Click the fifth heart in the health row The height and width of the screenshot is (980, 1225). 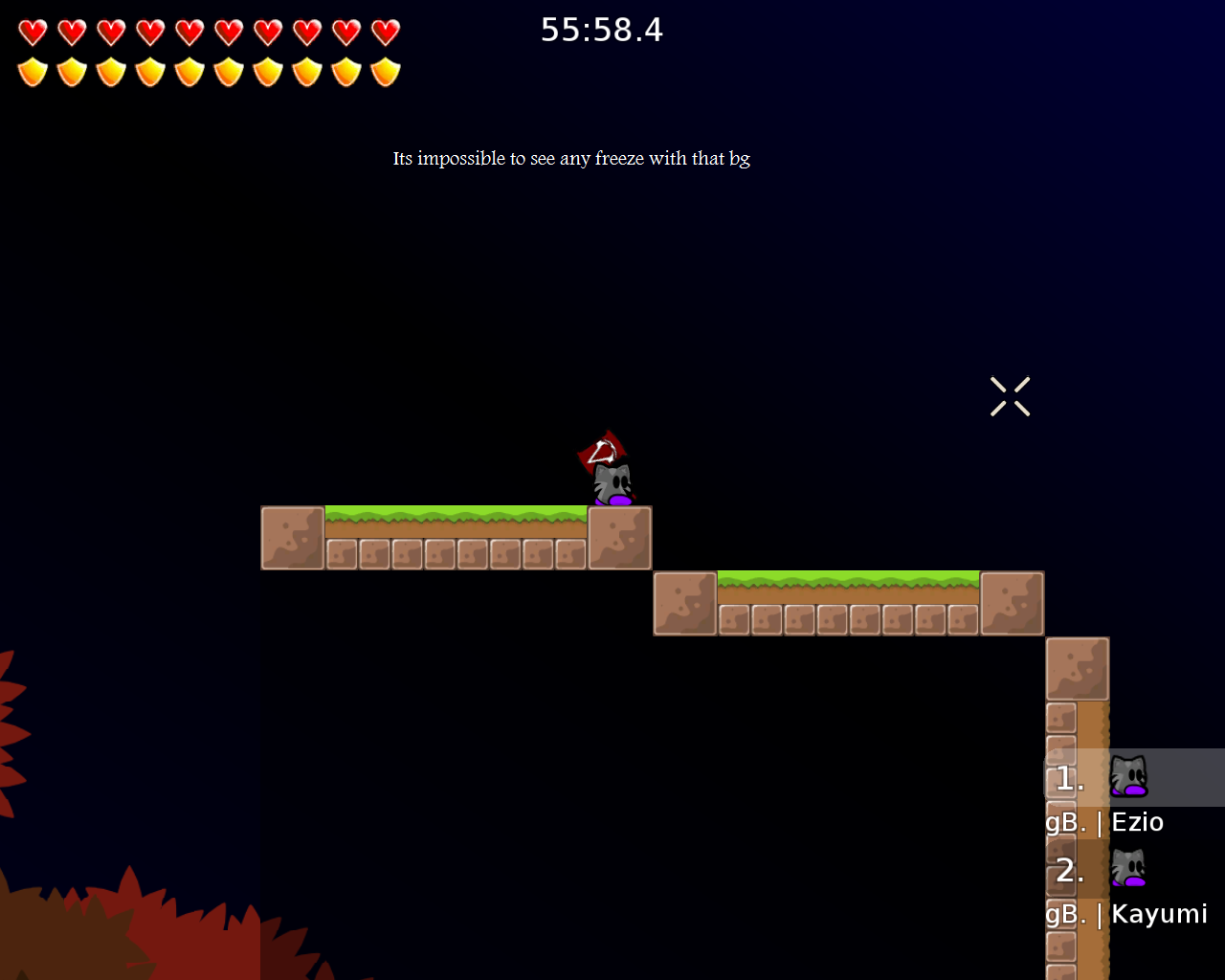(189, 32)
